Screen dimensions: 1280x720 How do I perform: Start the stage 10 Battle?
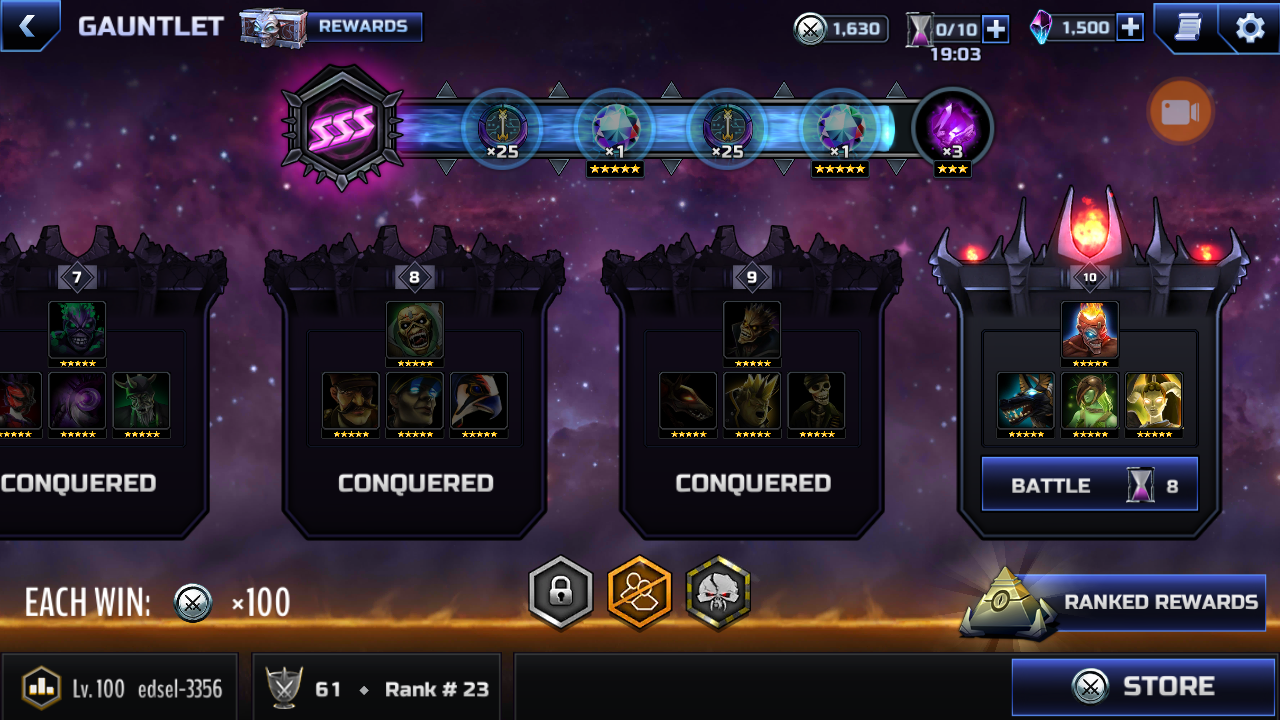pos(1089,485)
